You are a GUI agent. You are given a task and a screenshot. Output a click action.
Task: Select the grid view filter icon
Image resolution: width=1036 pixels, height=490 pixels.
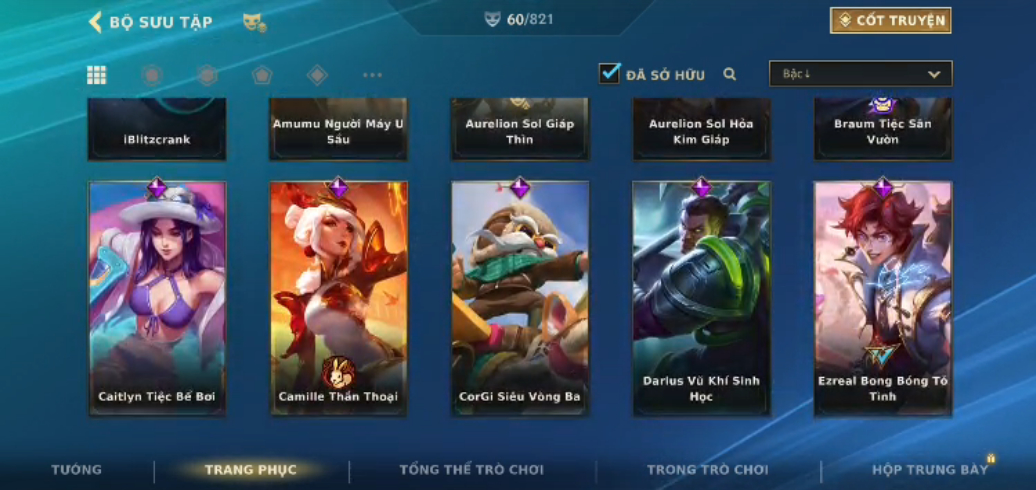point(97,75)
